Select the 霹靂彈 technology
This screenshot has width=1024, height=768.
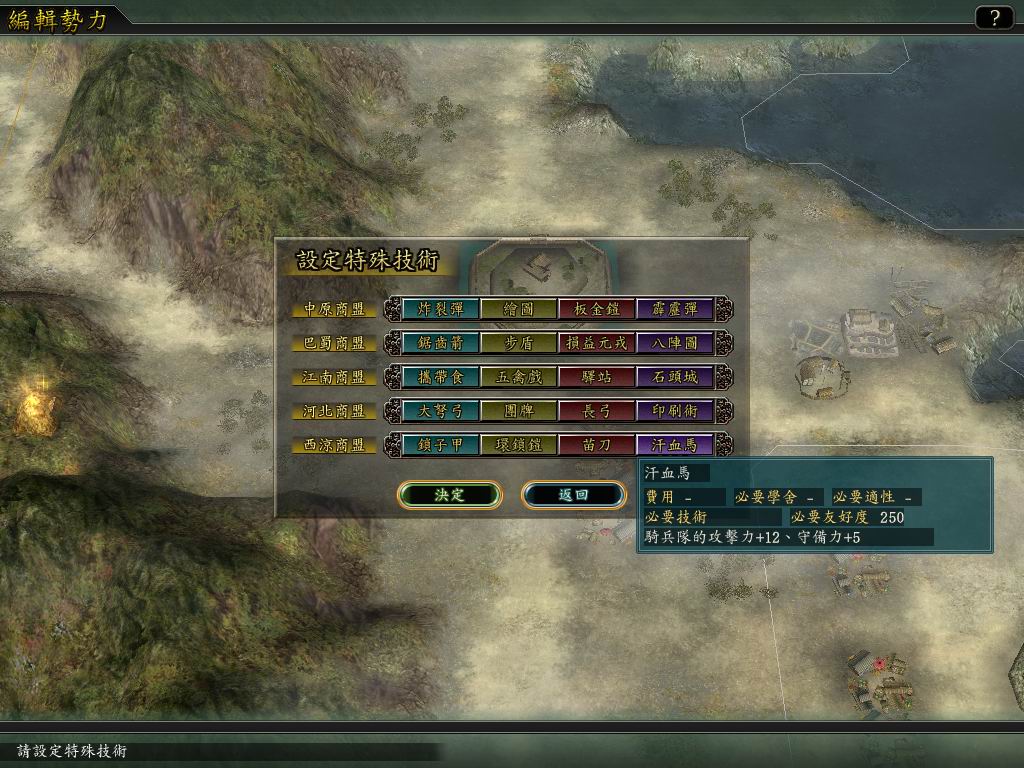coord(674,309)
